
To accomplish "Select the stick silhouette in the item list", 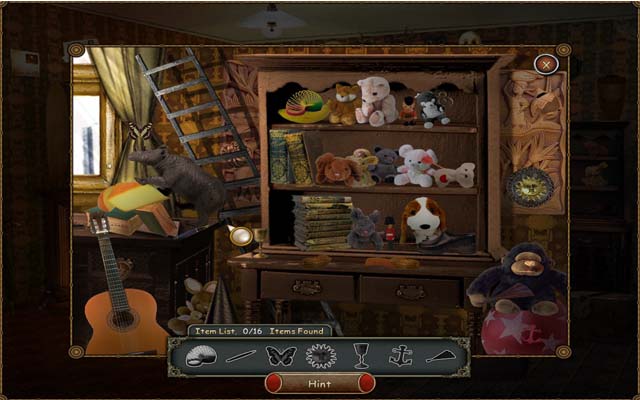I will click(x=239, y=356).
